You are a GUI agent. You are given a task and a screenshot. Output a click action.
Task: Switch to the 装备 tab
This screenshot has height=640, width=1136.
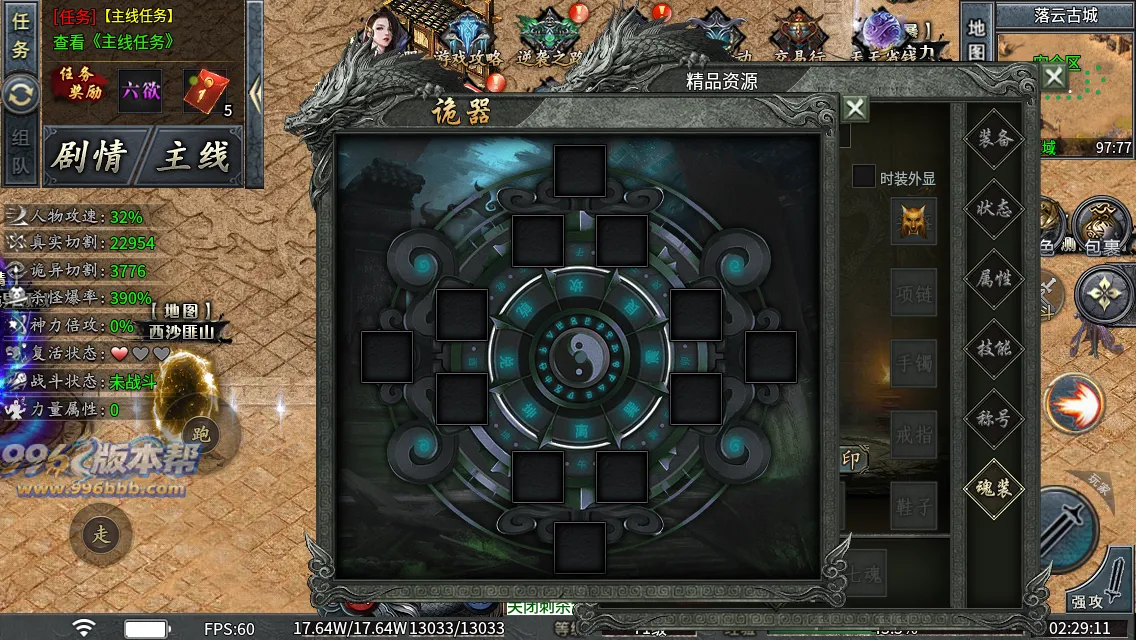click(994, 138)
